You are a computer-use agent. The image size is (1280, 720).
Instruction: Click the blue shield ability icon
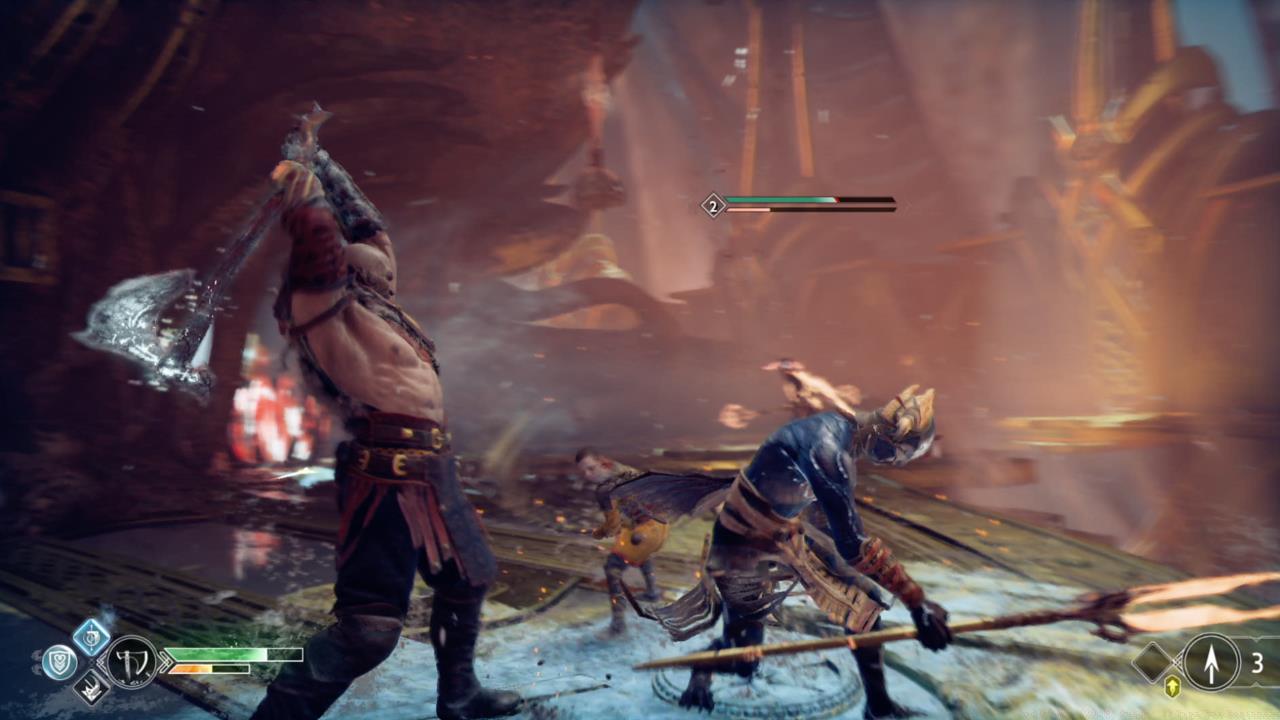click(x=58, y=660)
